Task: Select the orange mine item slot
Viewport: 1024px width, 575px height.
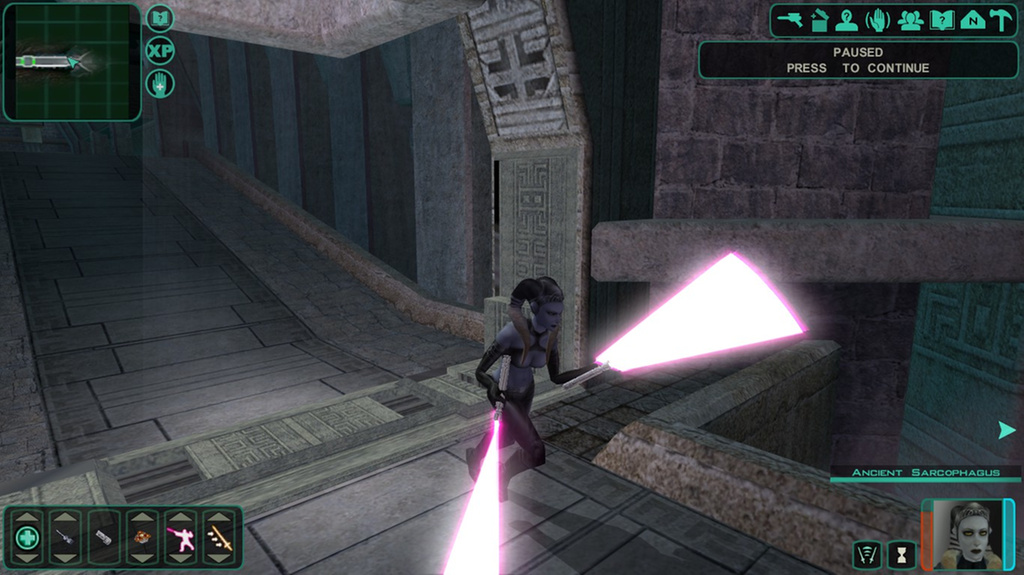Action: coord(142,538)
